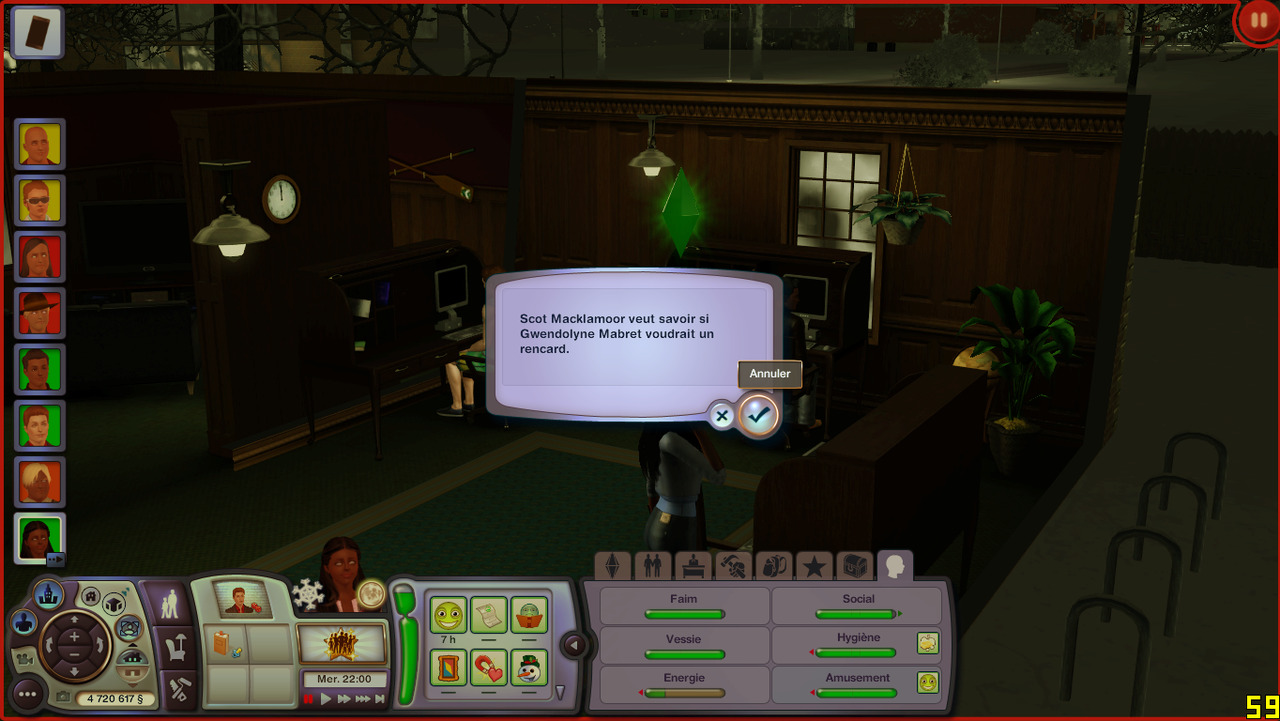Viewport: 1280px width, 721px height.
Task: Pause the game with the red pause control
Action: point(309,699)
